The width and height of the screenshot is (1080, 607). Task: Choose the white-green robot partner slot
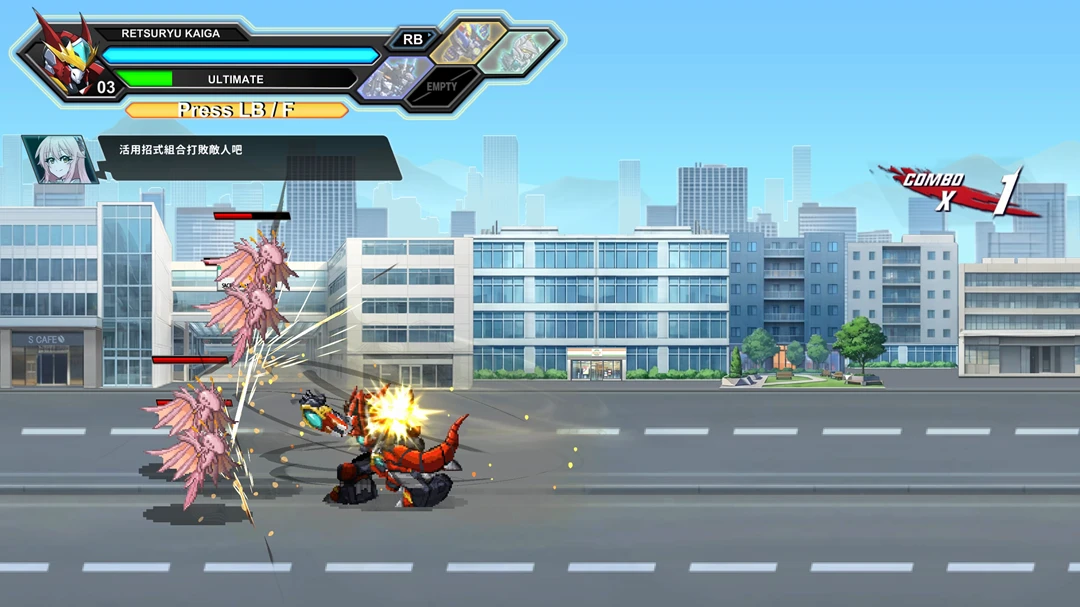point(516,49)
